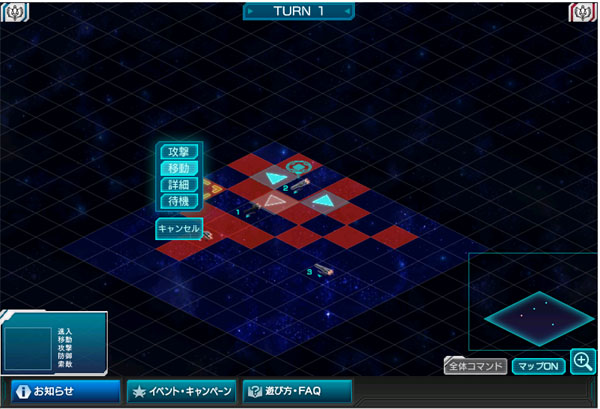Select unit number 2 on the grid
Image resolution: width=600 pixels, height=409 pixels.
pyautogui.click(x=299, y=184)
